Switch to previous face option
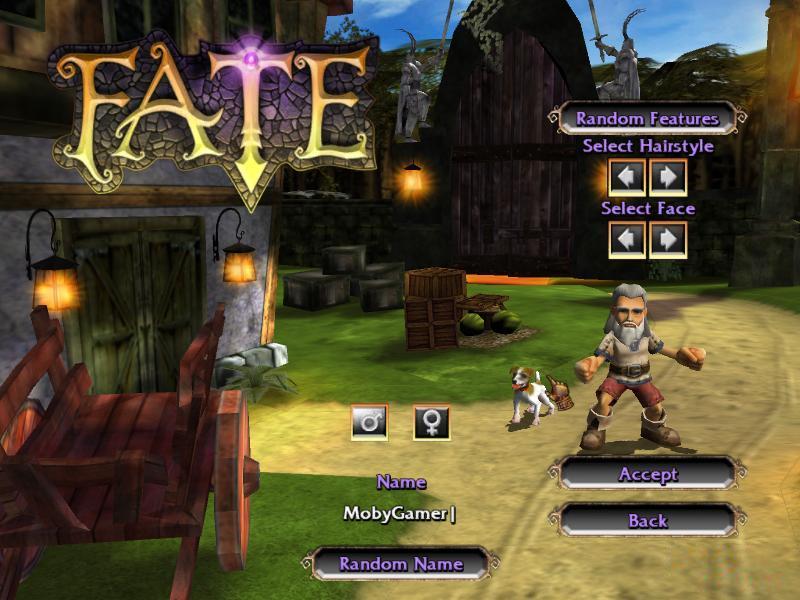 [x=627, y=239]
